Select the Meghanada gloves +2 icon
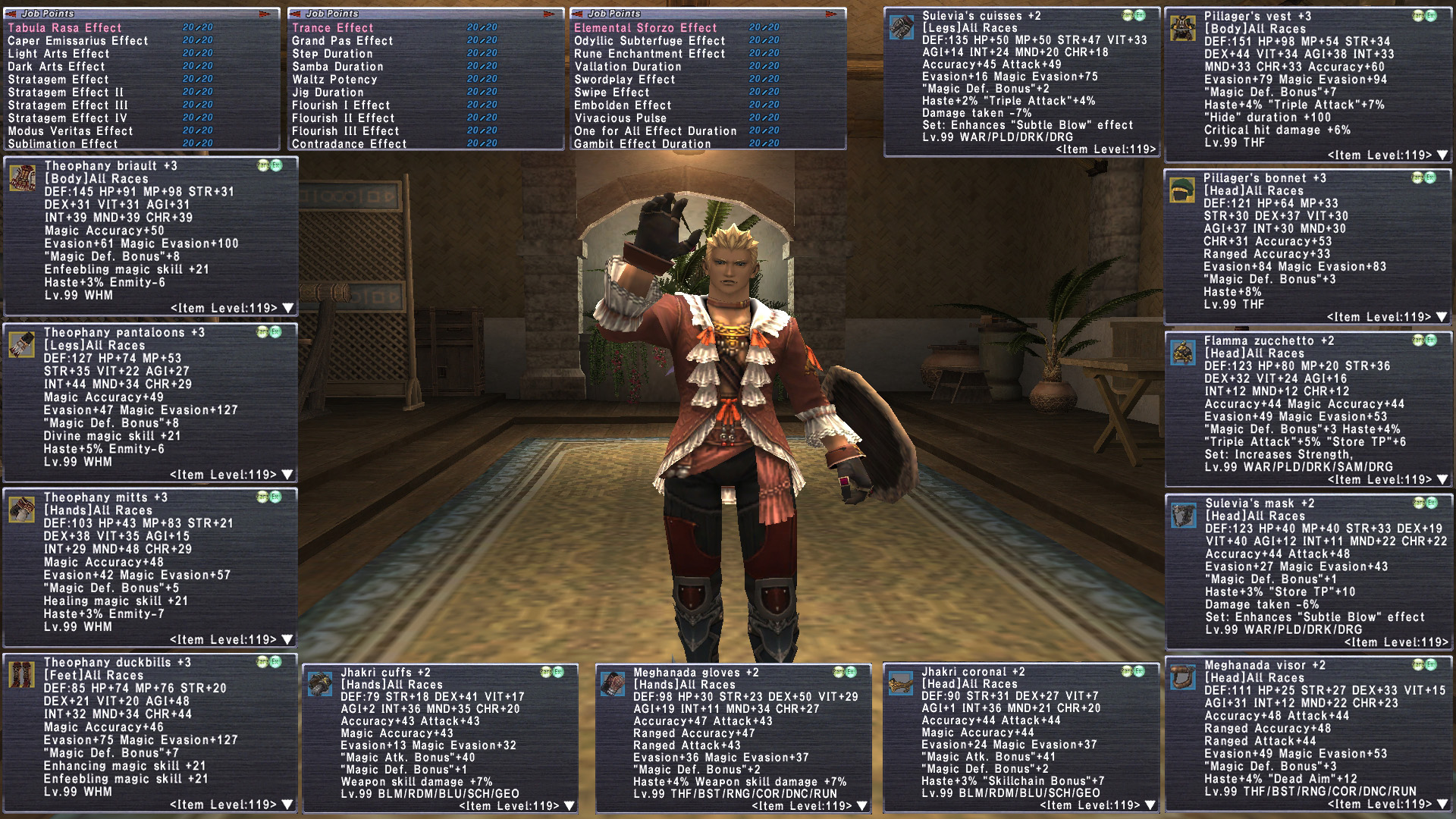 tap(613, 684)
